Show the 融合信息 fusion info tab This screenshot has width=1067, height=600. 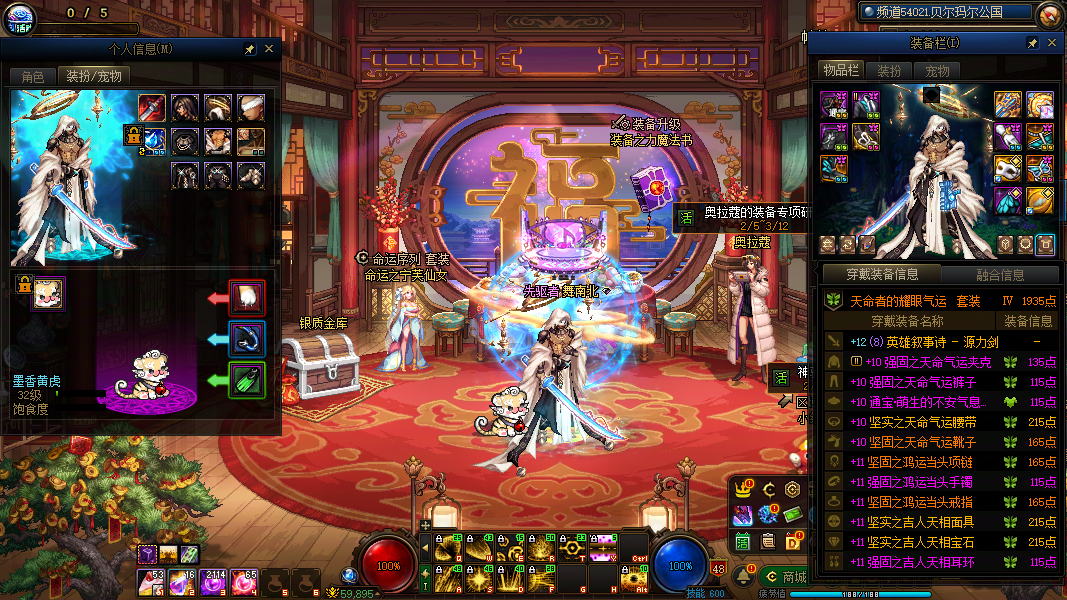(998, 275)
